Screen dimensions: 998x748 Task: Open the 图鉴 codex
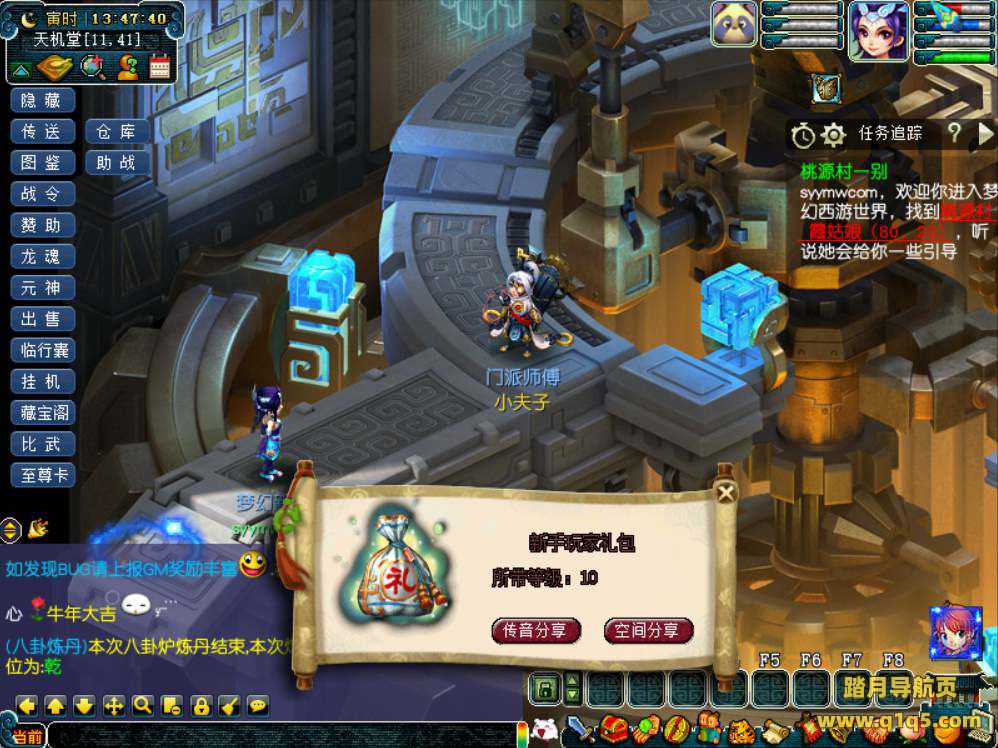42,162
